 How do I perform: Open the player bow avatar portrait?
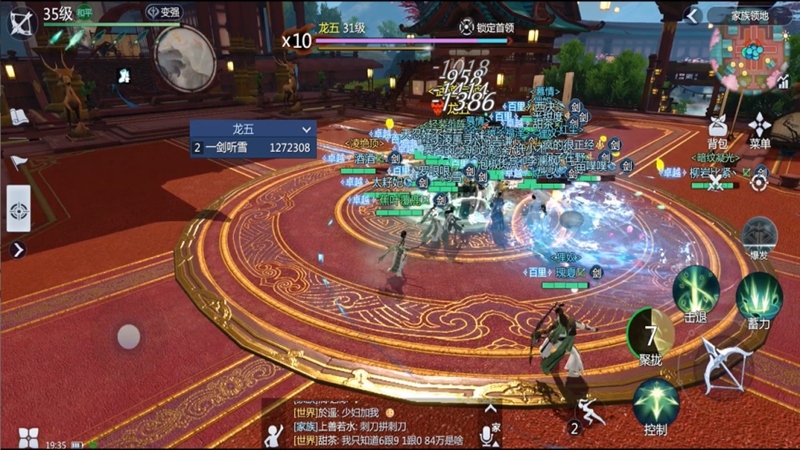click(x=19, y=19)
